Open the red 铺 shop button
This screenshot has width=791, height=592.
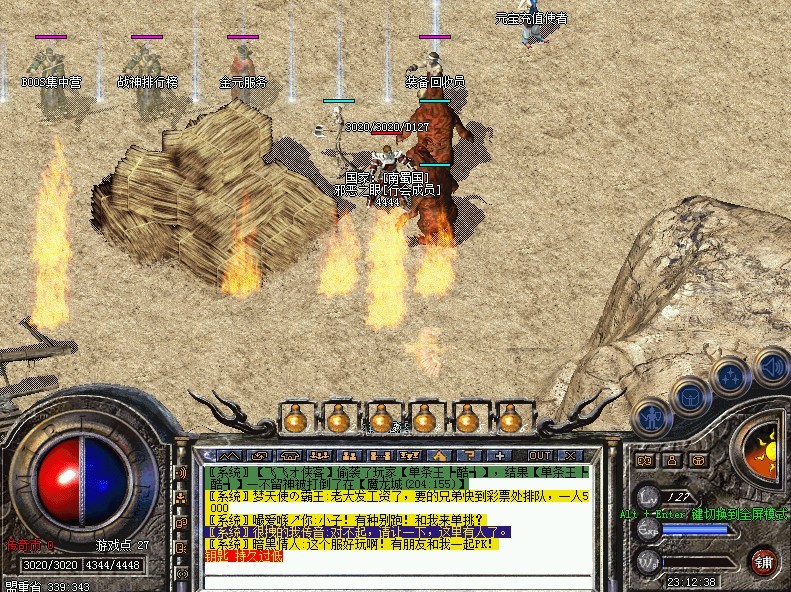(x=765, y=560)
